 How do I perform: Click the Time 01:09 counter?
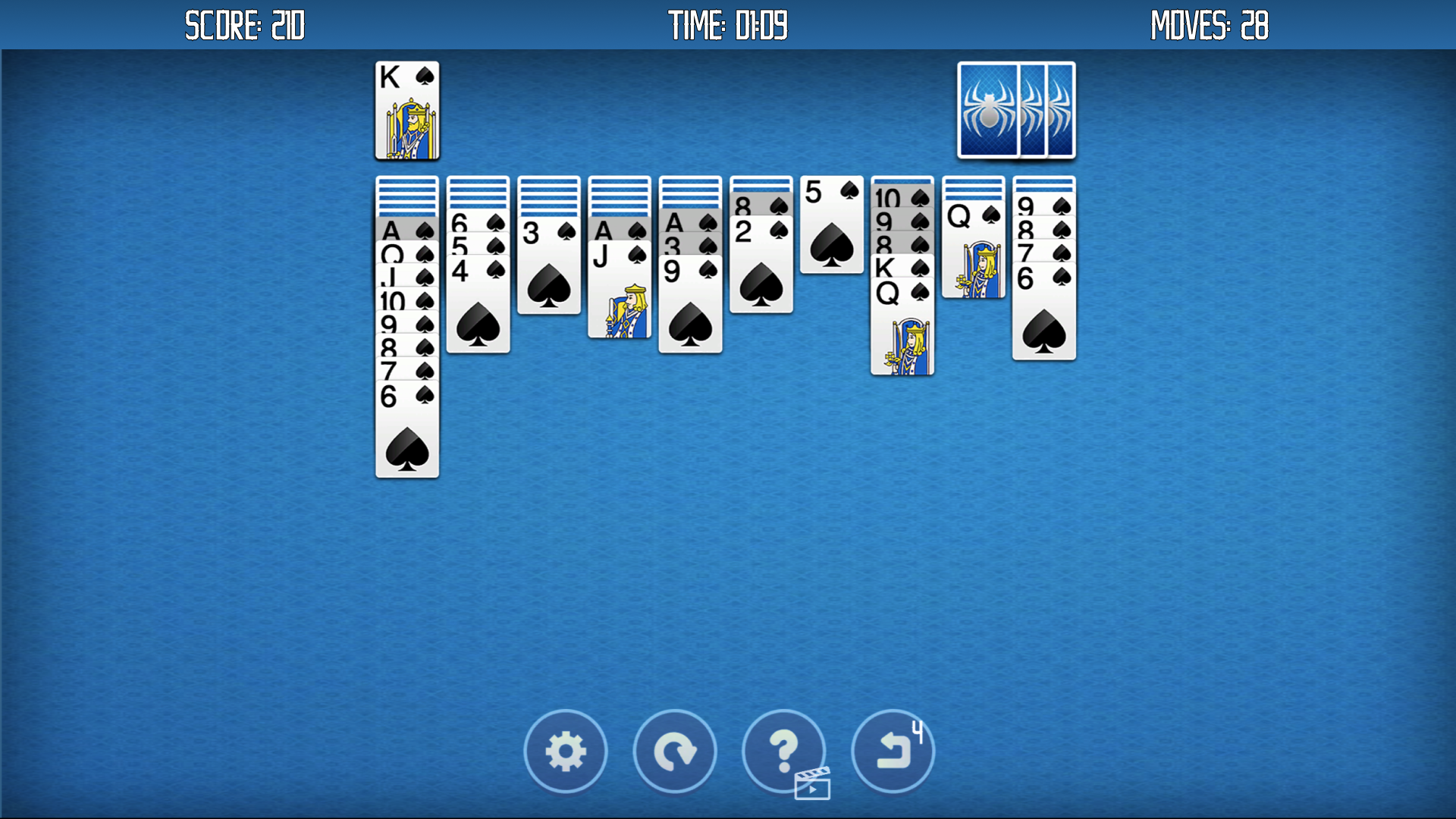pos(726,25)
